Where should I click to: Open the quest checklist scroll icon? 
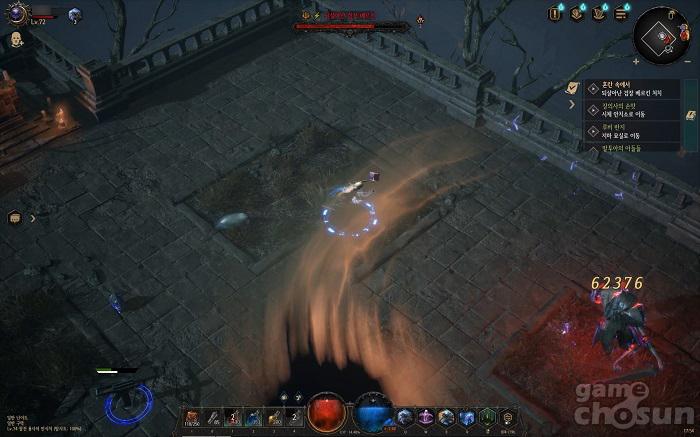(574, 87)
